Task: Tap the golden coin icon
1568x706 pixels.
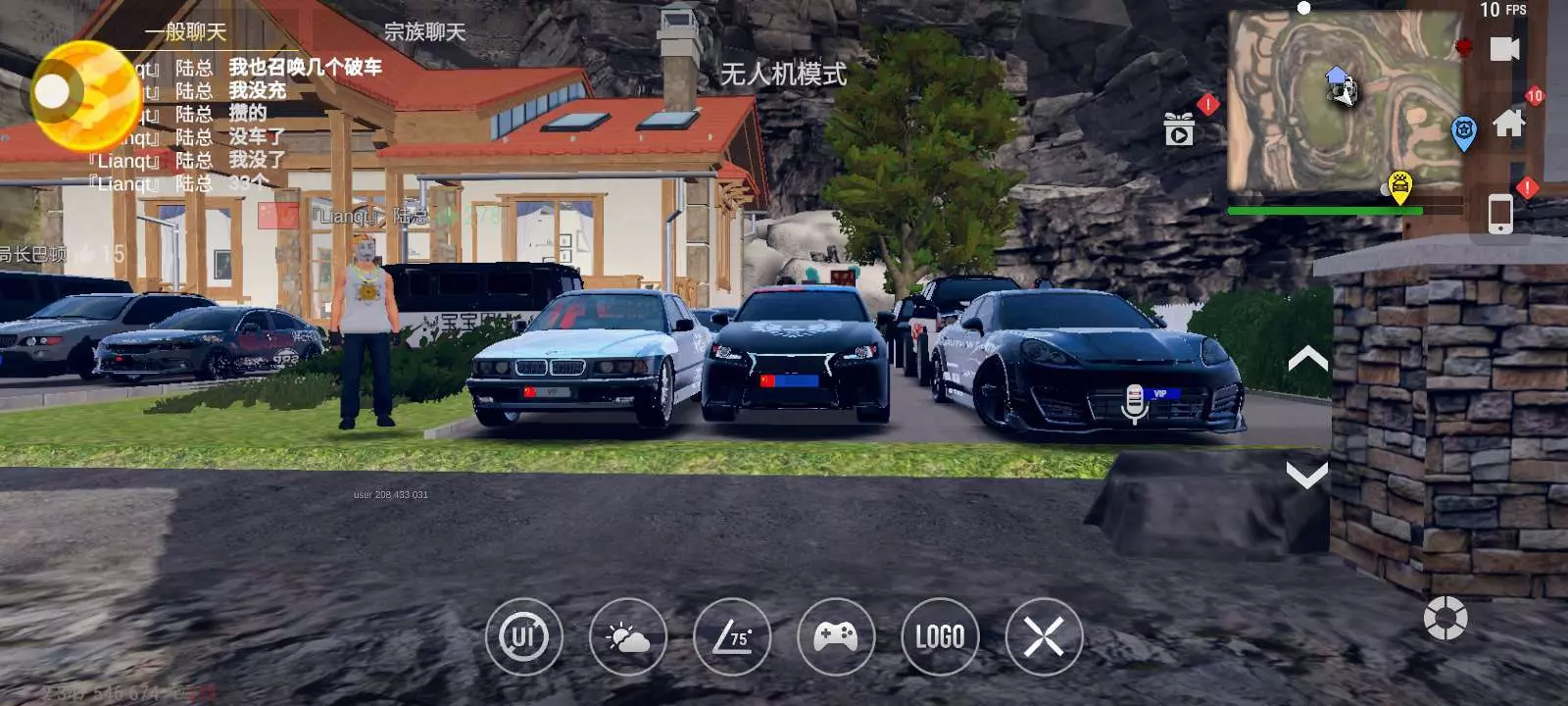Action: (86, 95)
